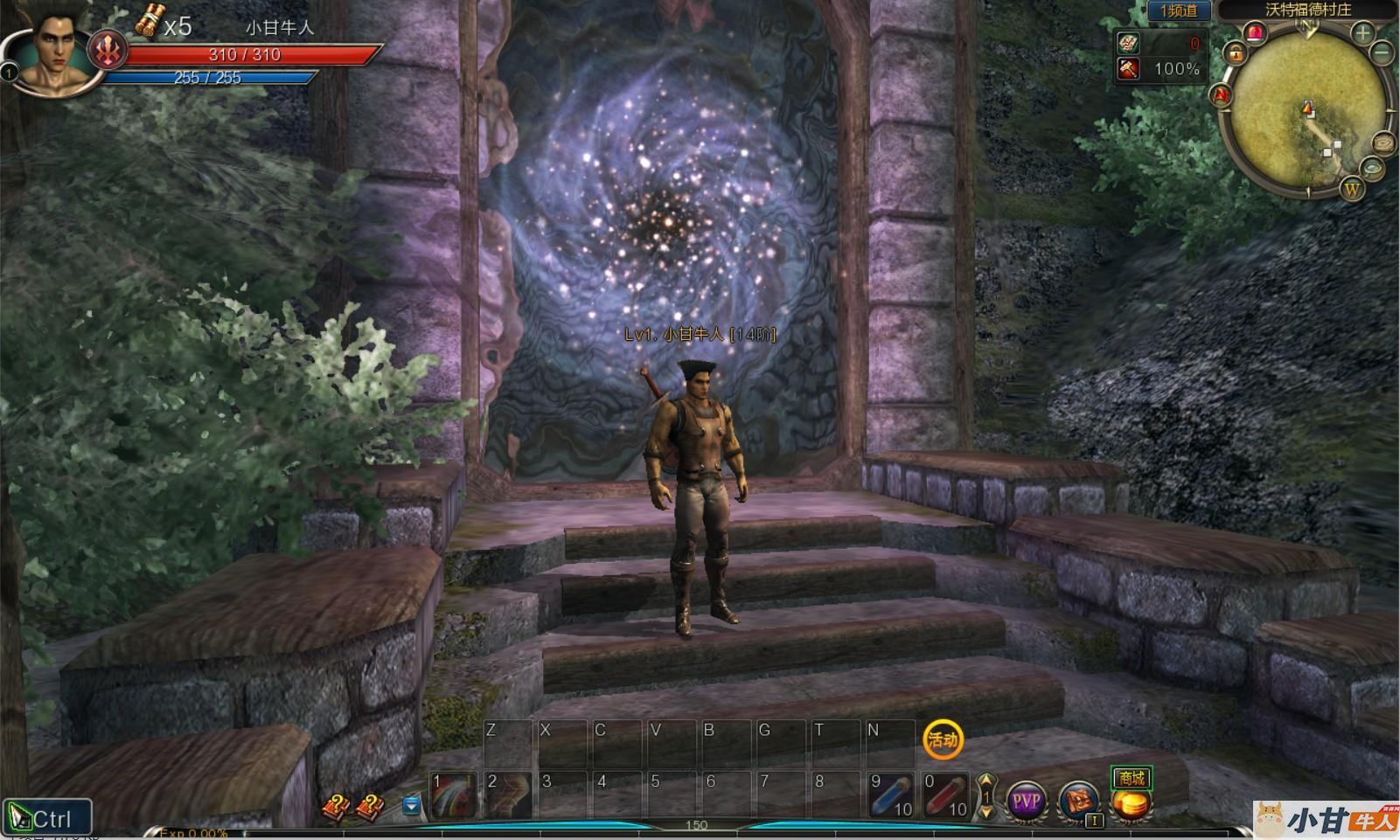Open the 商城 shop with gold coins
Screen dimensions: 1400x840
coord(1132,795)
